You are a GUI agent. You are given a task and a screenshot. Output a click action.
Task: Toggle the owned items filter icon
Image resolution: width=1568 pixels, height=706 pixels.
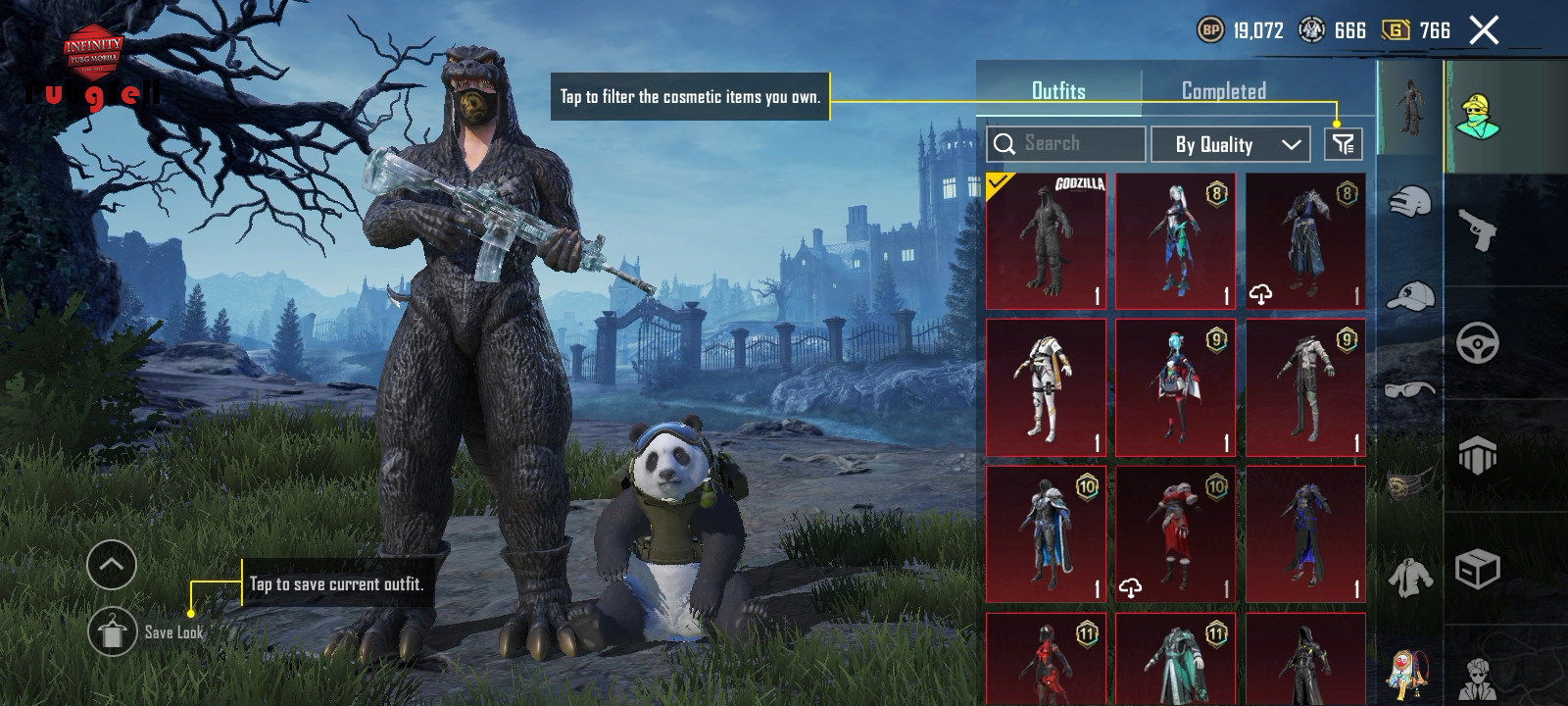(1343, 145)
